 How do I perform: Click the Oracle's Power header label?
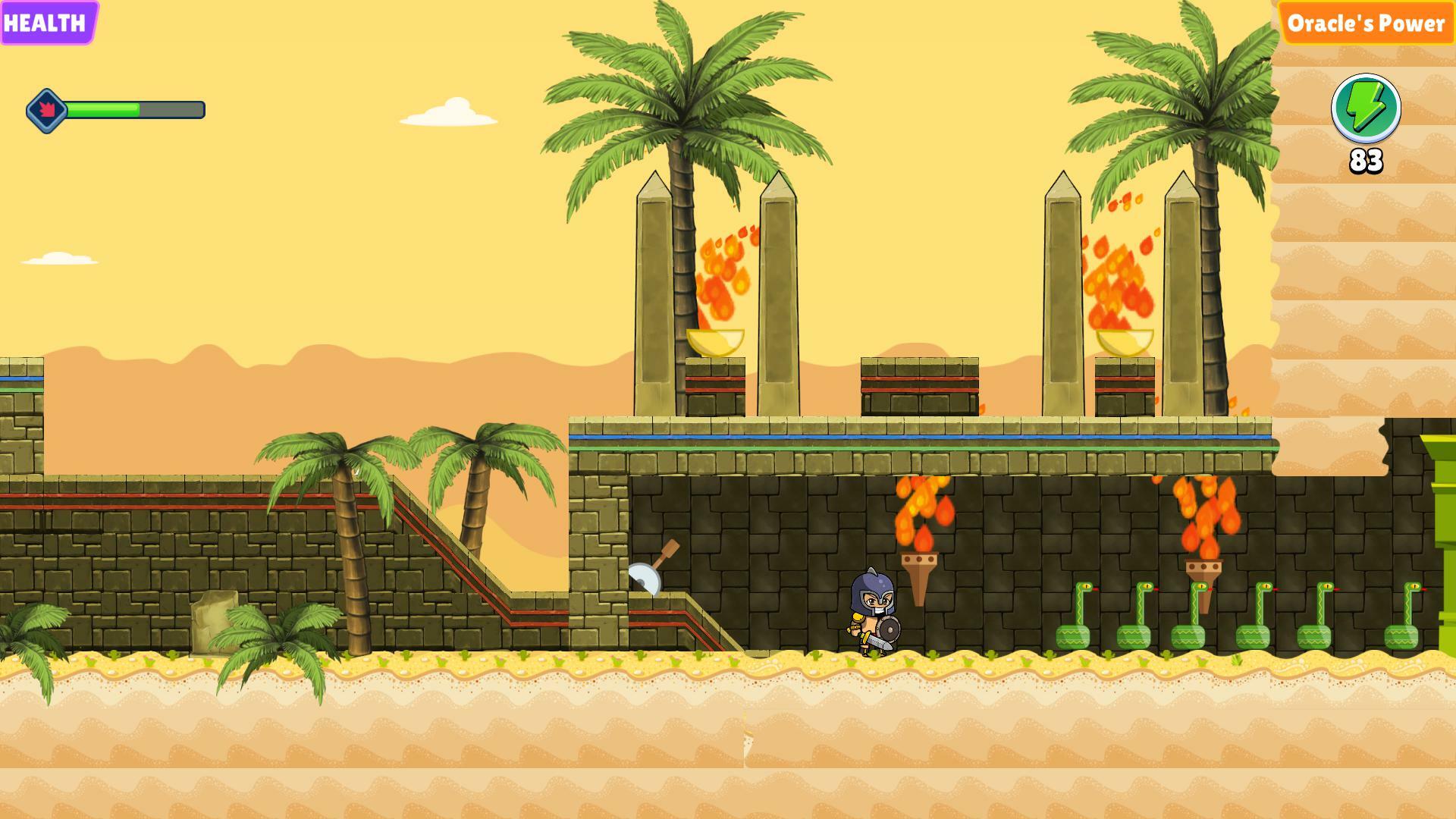pos(1368,25)
